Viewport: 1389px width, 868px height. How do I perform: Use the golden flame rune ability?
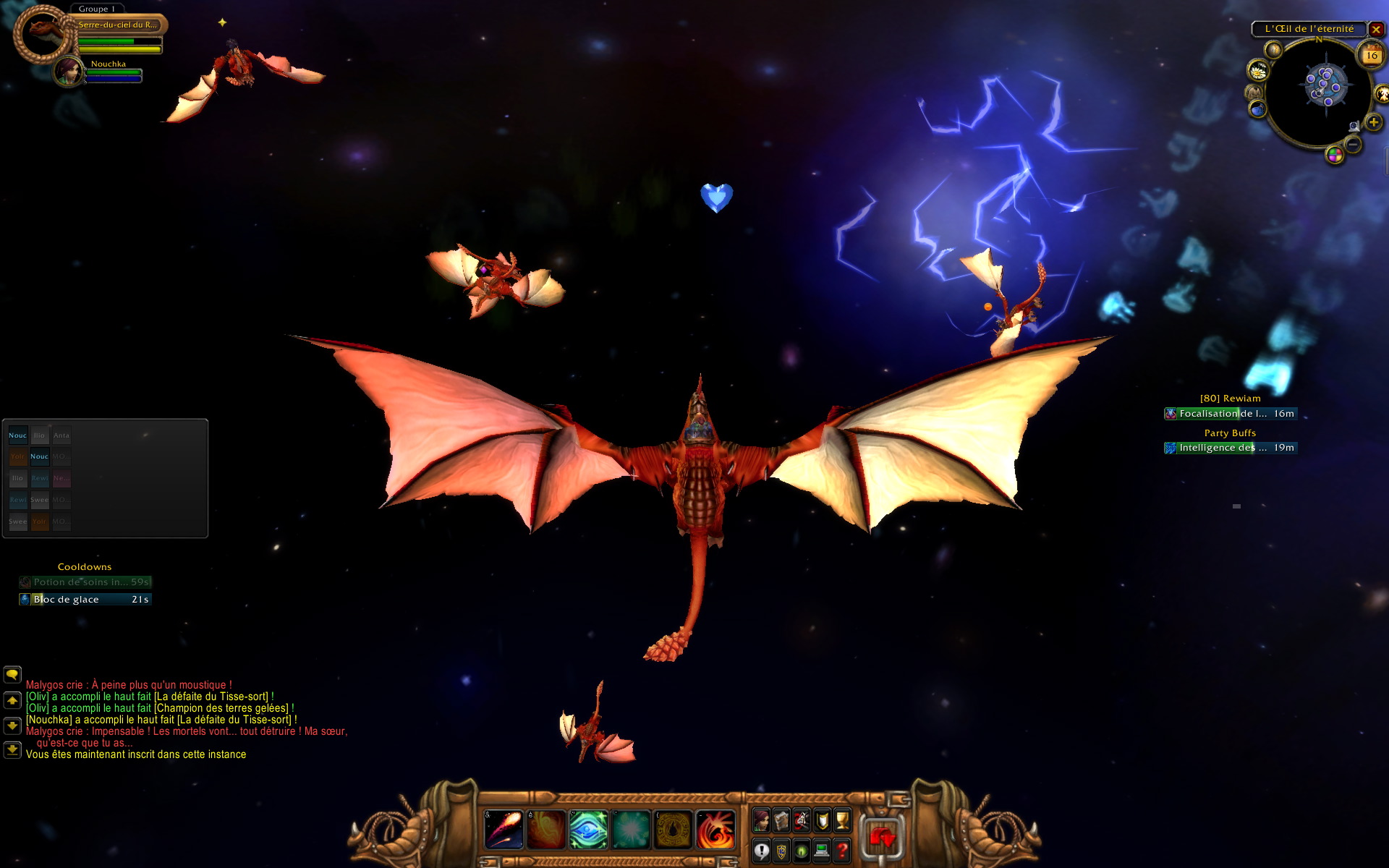click(673, 829)
